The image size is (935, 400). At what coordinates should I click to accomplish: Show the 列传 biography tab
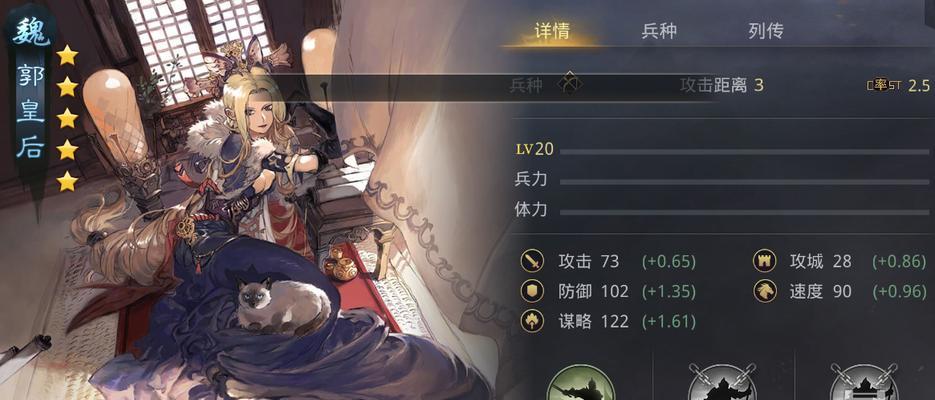[765, 31]
